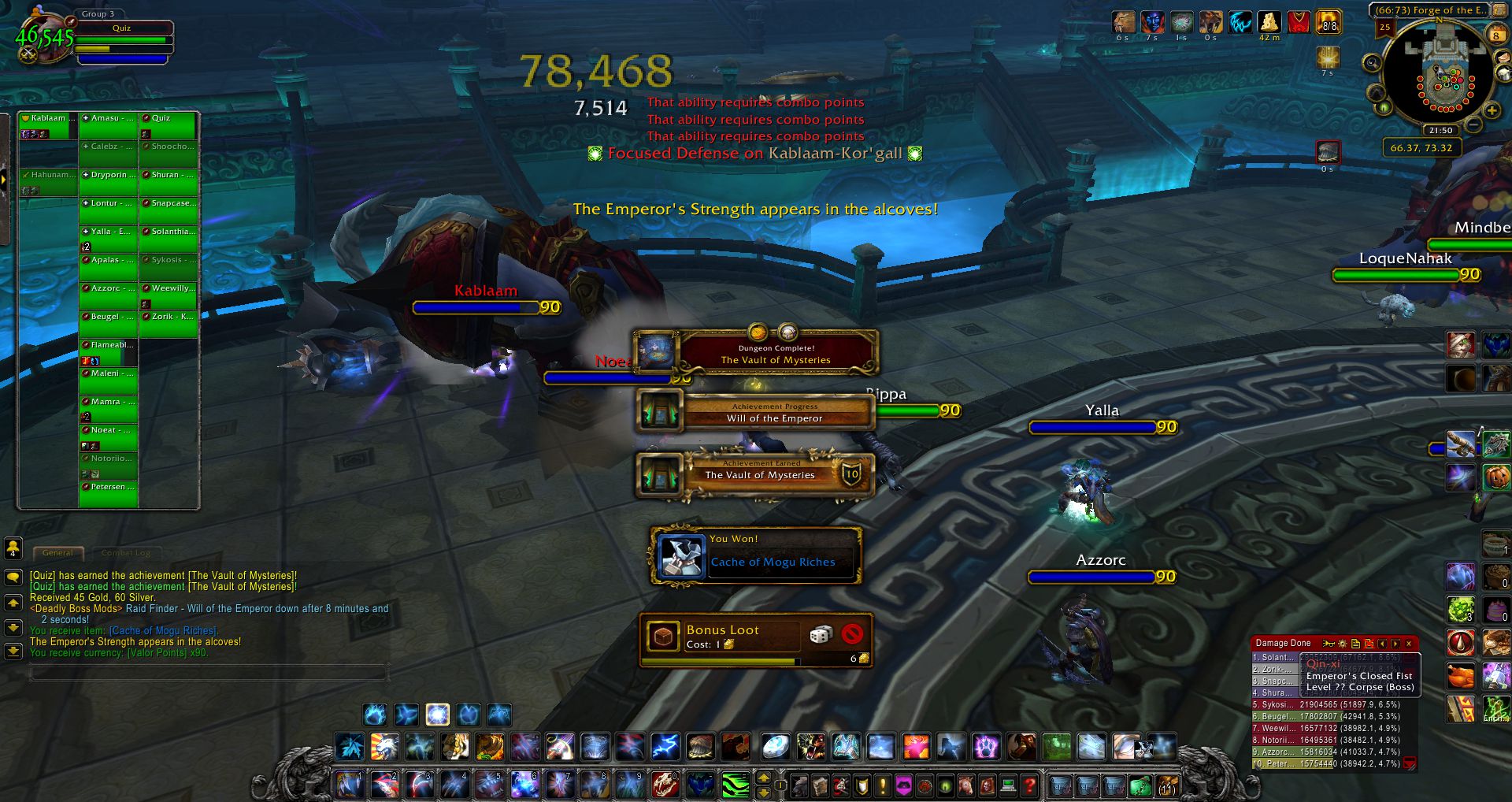Click the ready-check checkmark on Hahunam's raid frame

(x=26, y=175)
